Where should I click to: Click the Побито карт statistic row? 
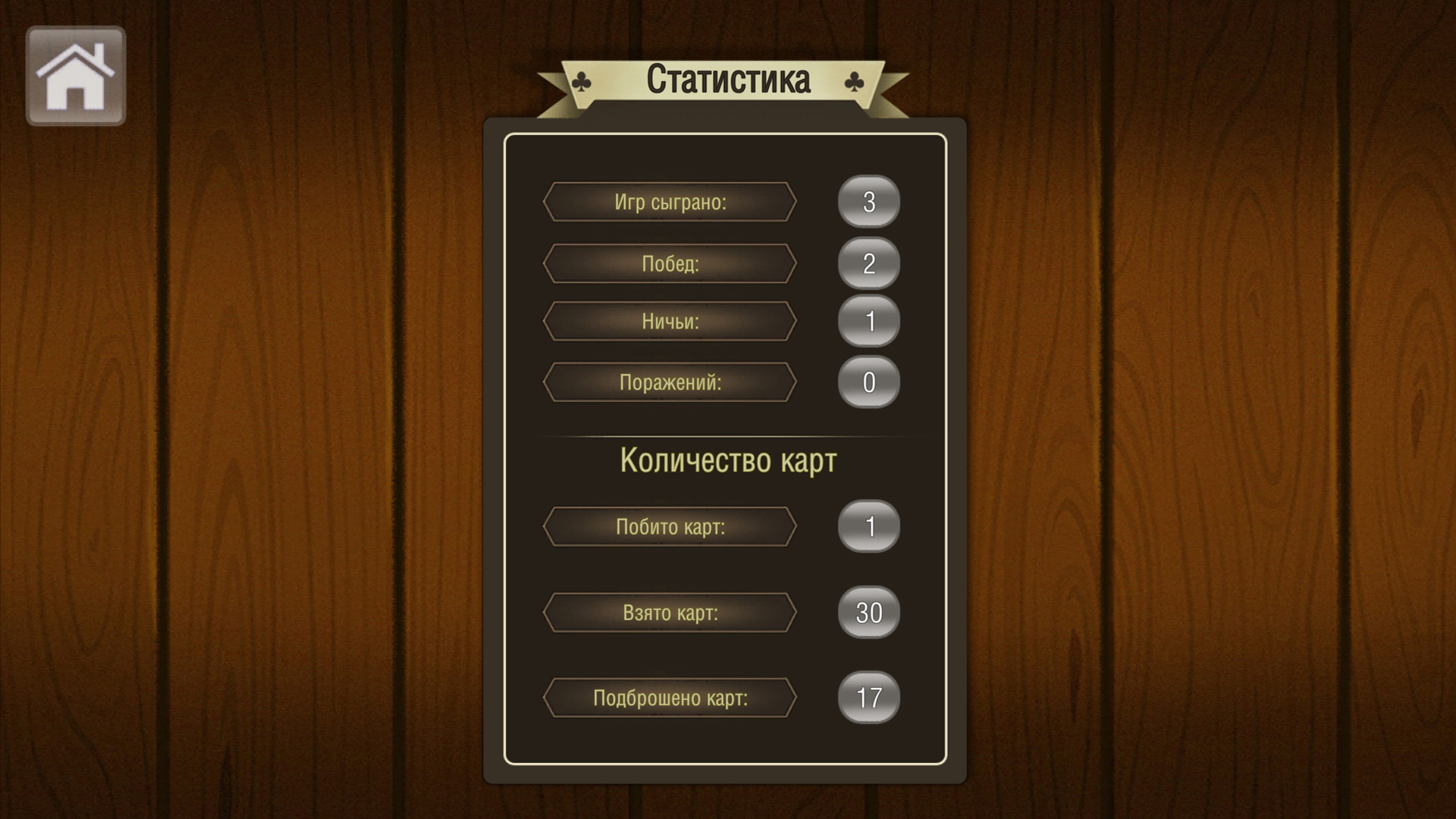pyautogui.click(x=669, y=527)
